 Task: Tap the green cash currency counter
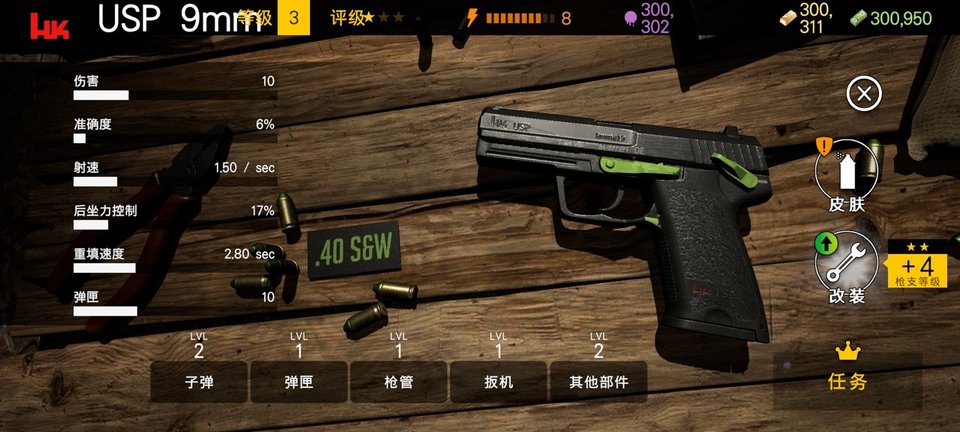[891, 18]
